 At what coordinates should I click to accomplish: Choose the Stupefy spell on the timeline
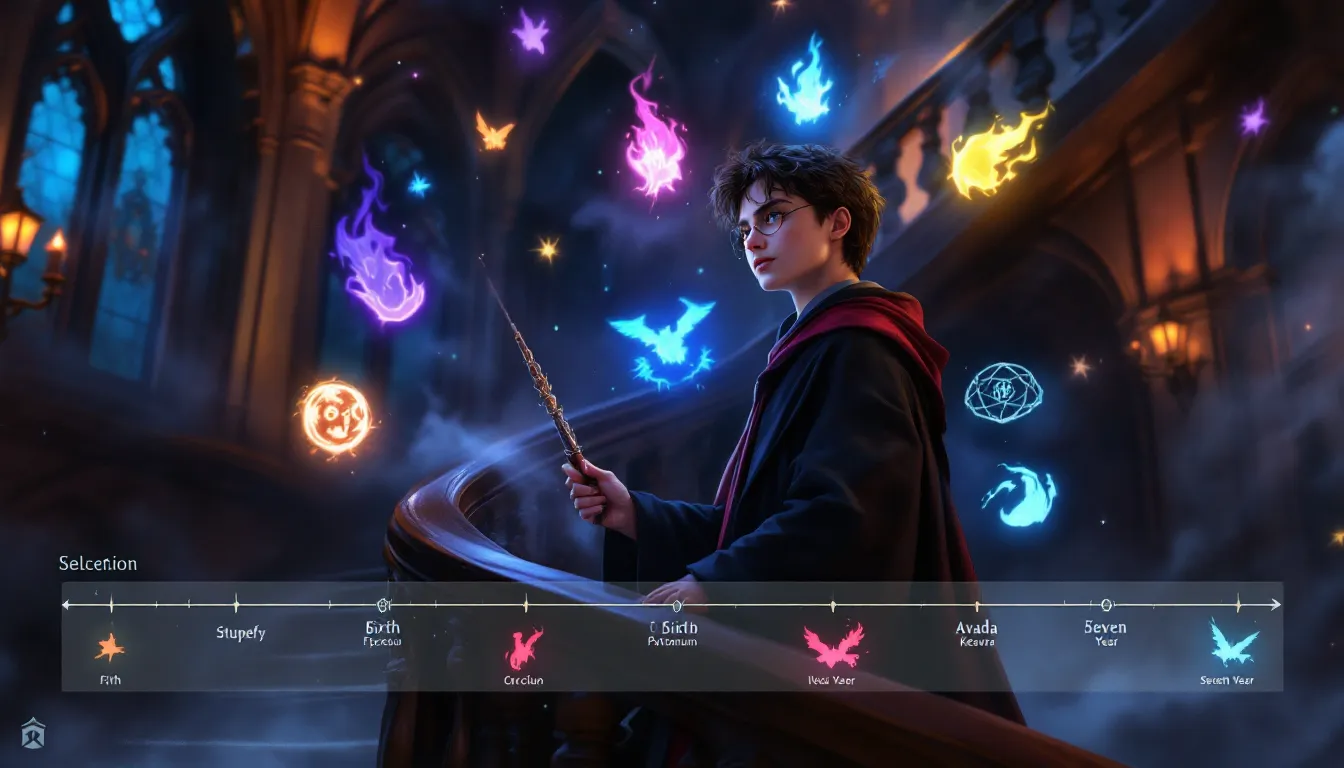[x=241, y=633]
